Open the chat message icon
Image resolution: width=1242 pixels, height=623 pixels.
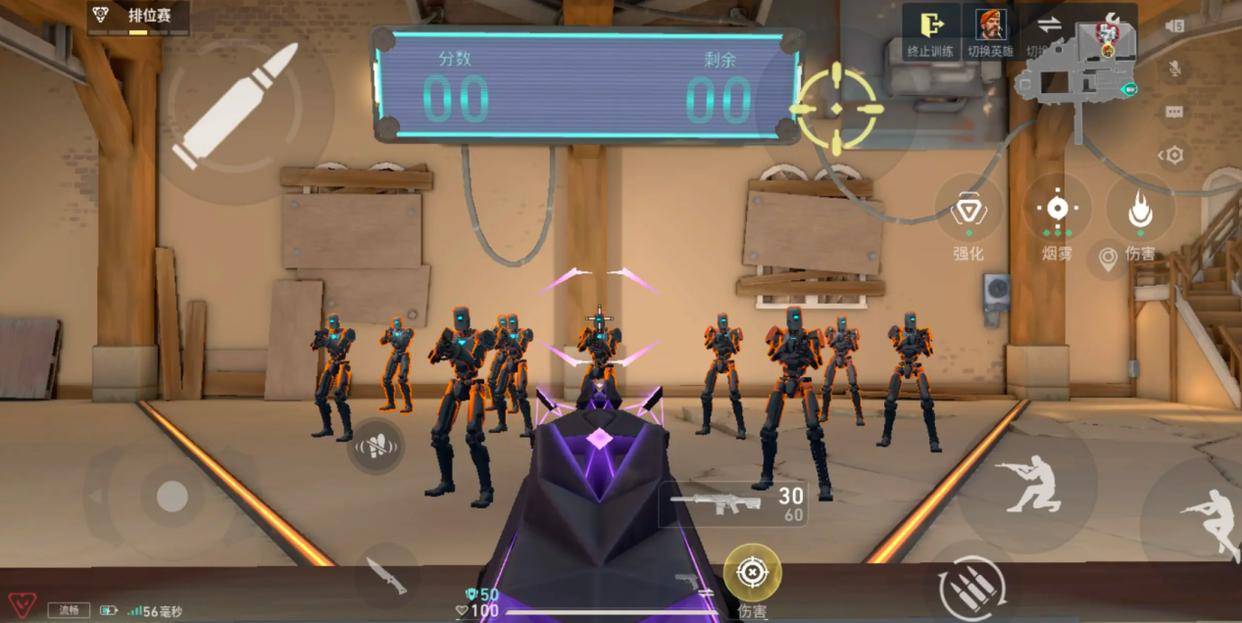tap(1175, 112)
